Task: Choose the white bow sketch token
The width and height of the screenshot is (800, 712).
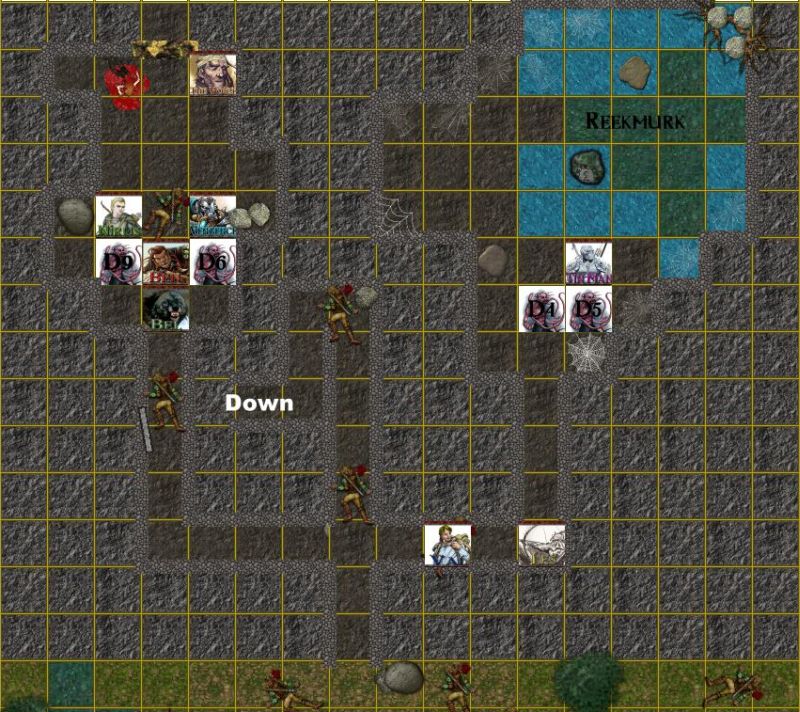Action: point(541,544)
